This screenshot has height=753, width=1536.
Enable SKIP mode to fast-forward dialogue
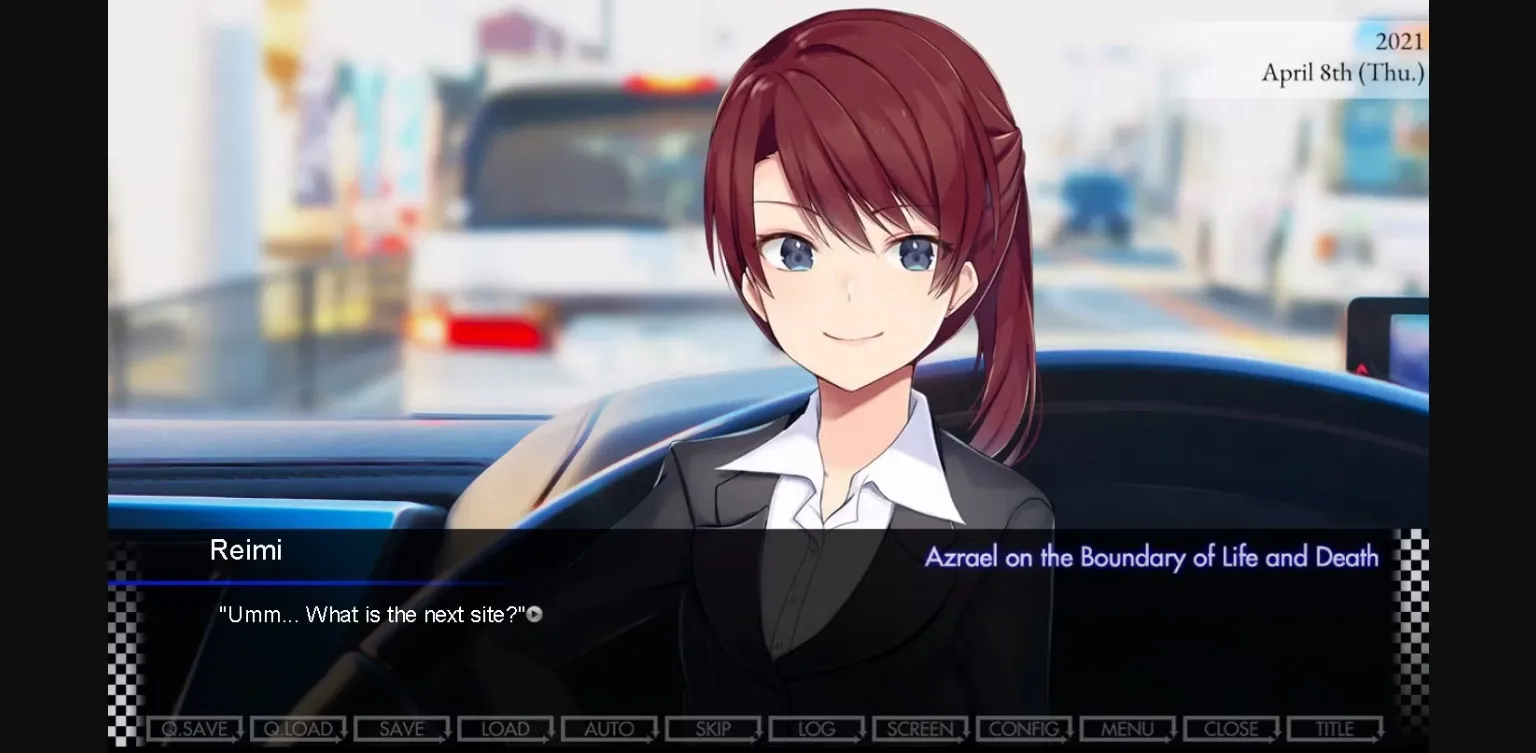pos(713,728)
